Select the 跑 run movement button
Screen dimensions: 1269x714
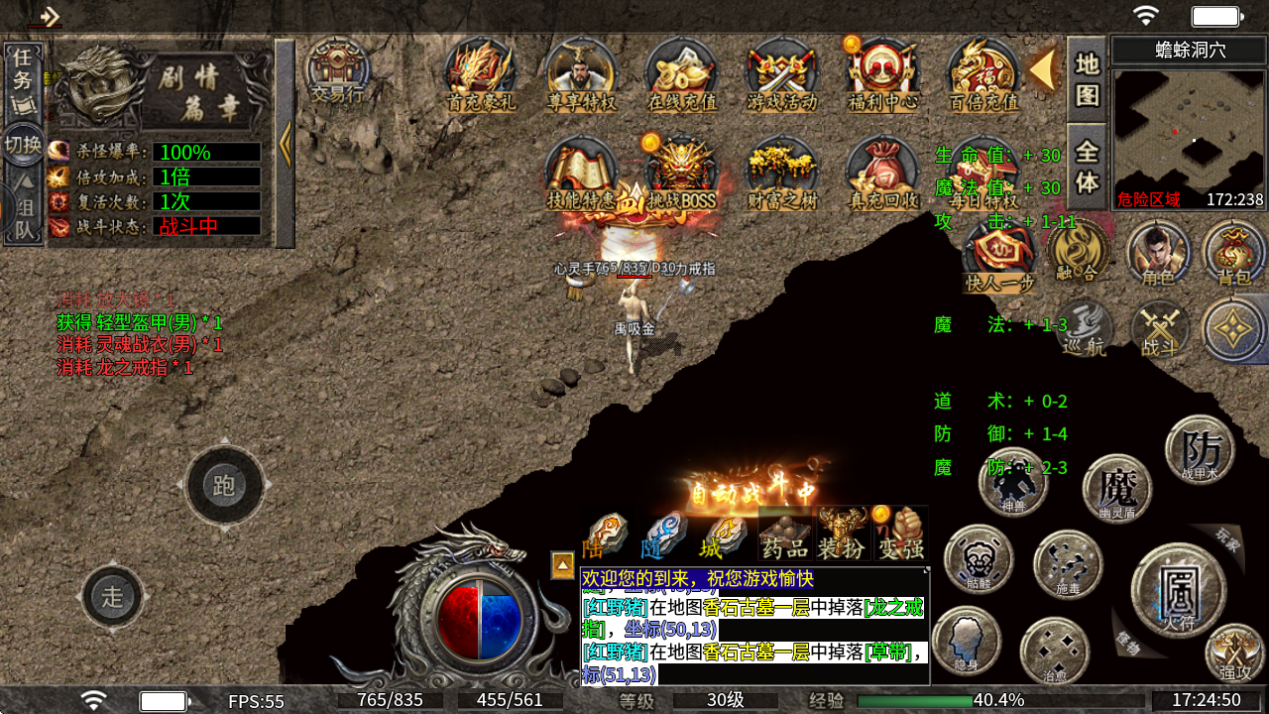[223, 486]
